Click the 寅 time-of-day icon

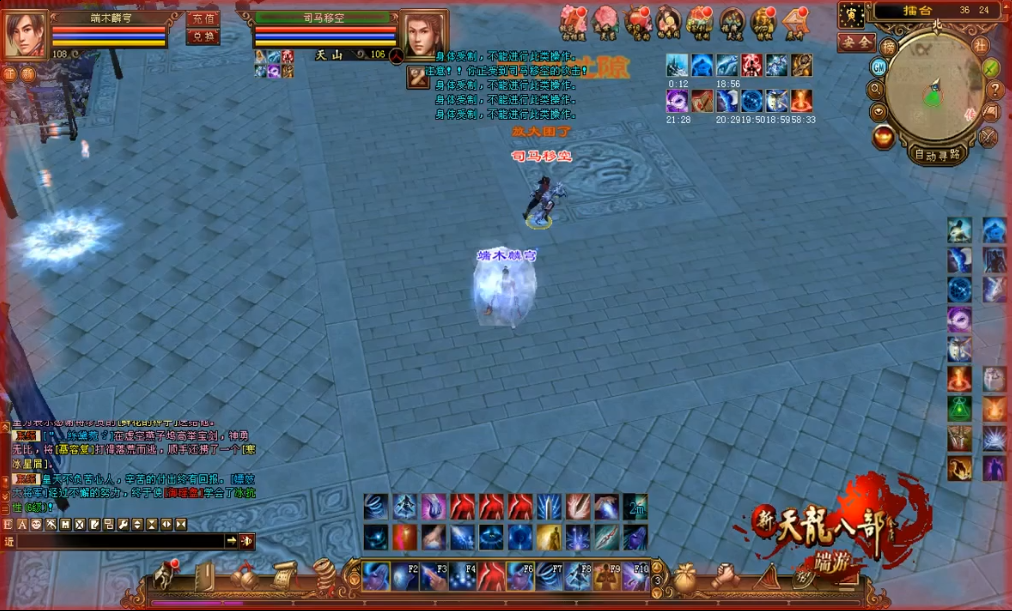click(852, 14)
